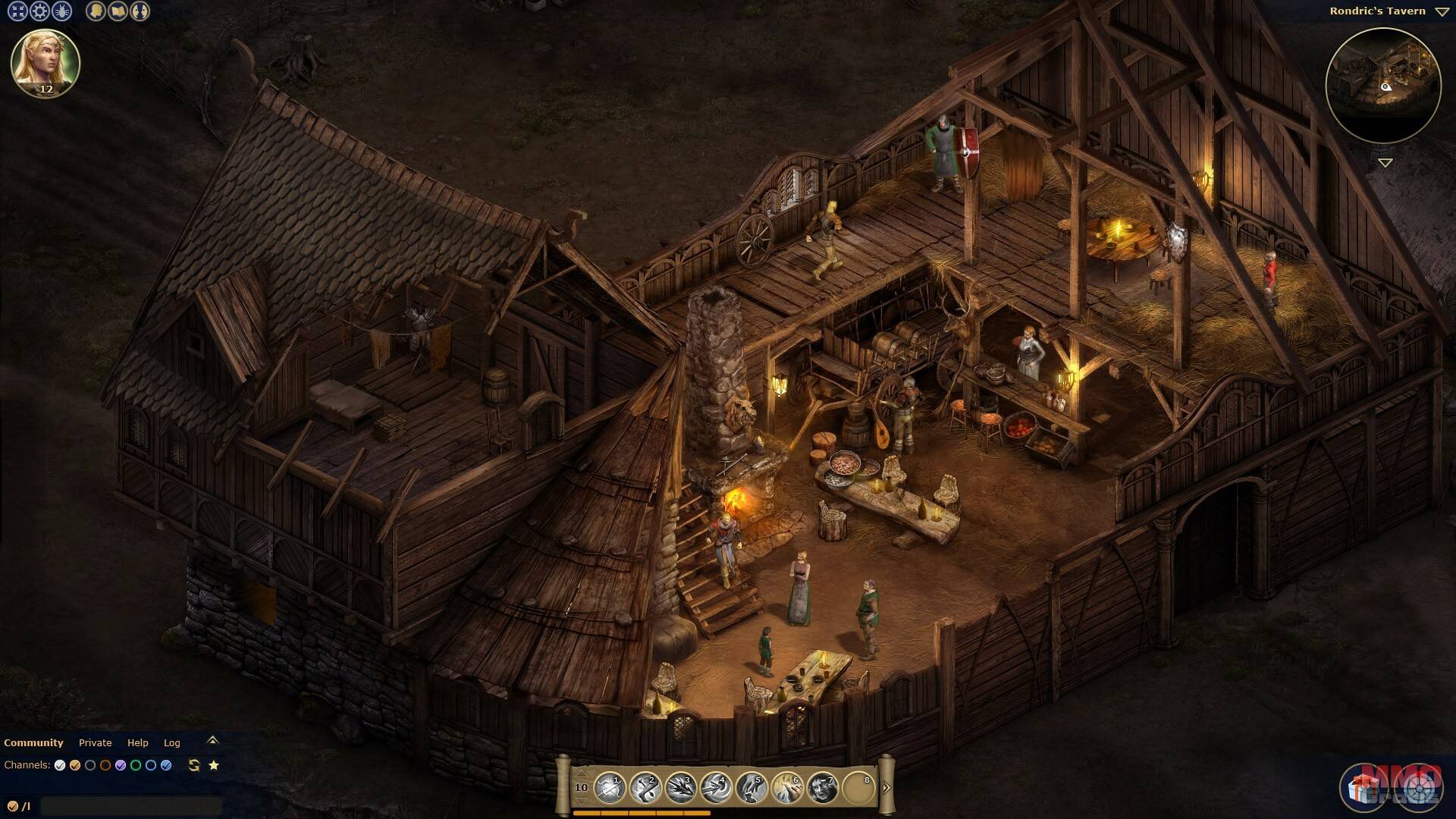
Task: Toggle the green chat channel circle
Action: point(136,765)
